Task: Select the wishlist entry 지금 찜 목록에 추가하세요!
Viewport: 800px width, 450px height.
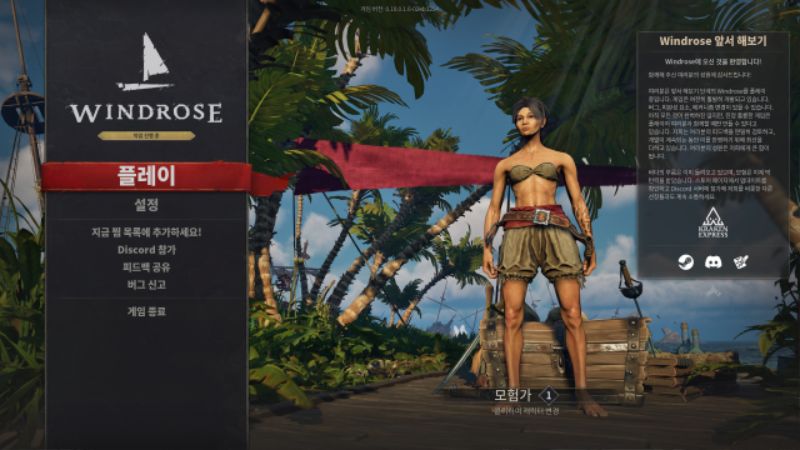Action: (x=146, y=232)
